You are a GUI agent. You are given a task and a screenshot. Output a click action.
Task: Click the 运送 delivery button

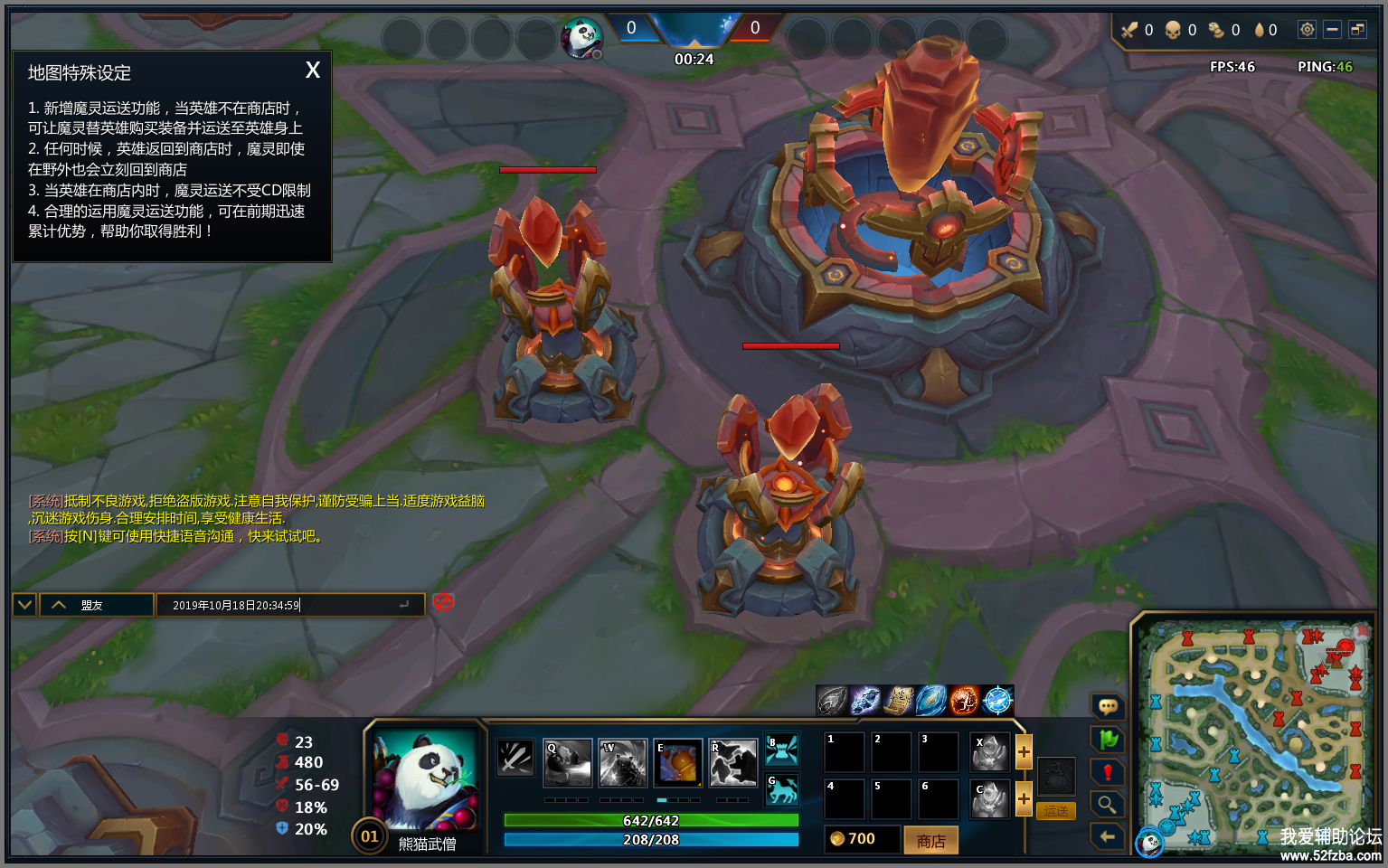tap(1056, 811)
